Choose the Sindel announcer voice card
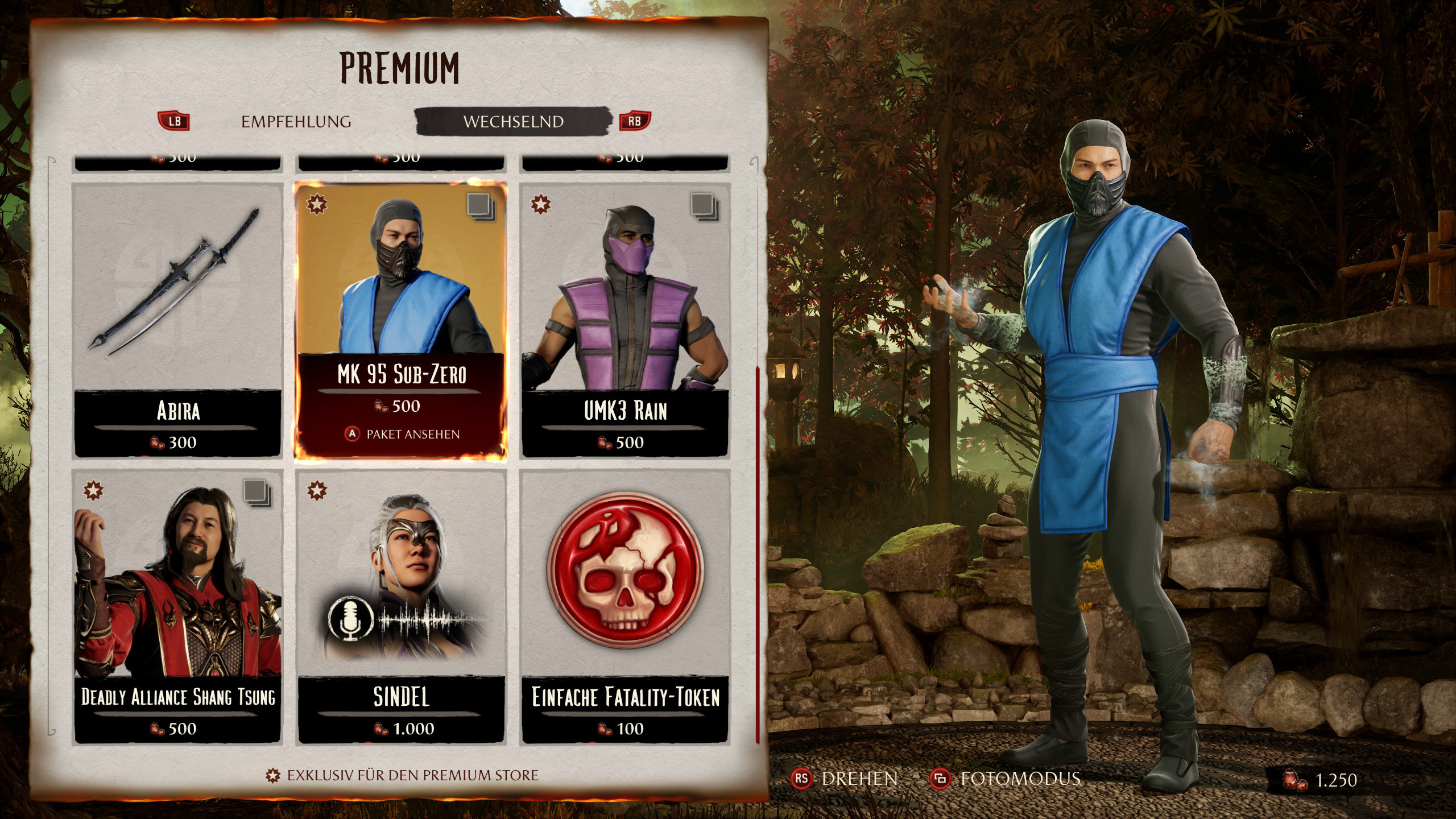This screenshot has height=819, width=1456. [x=402, y=606]
